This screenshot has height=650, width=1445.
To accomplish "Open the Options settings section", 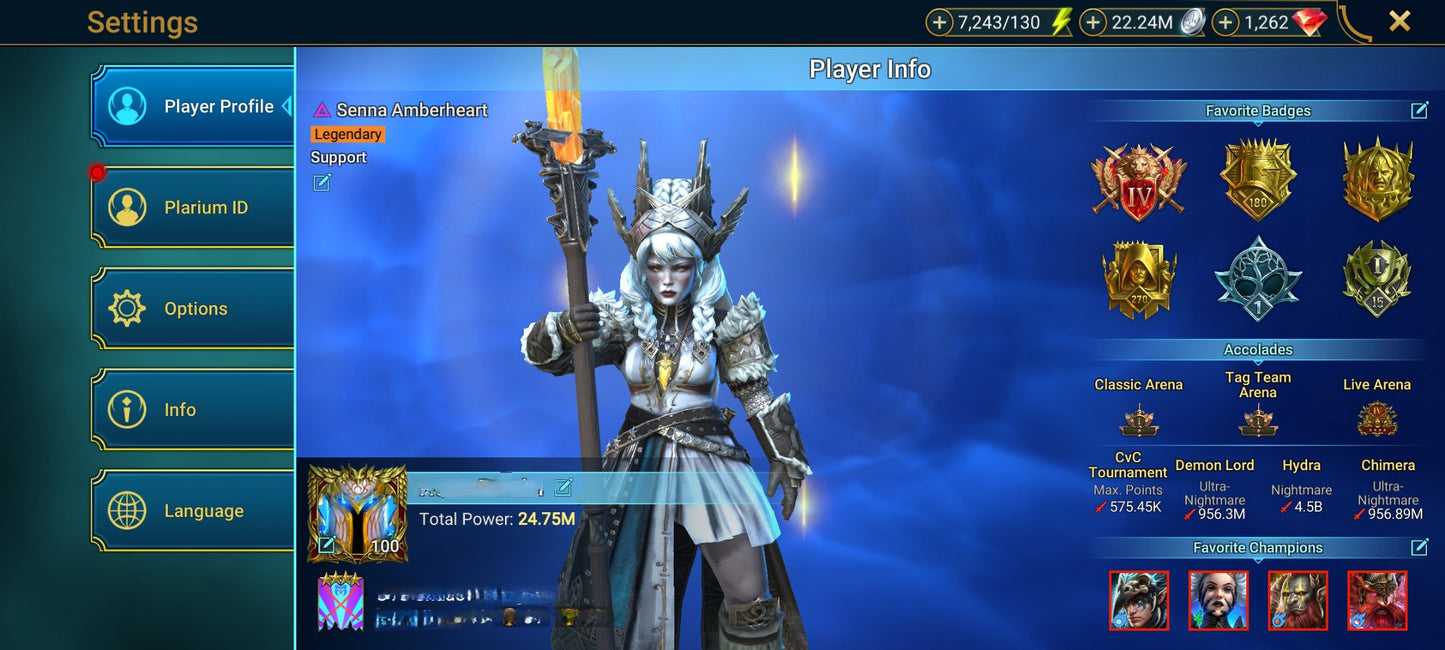I will coord(193,309).
